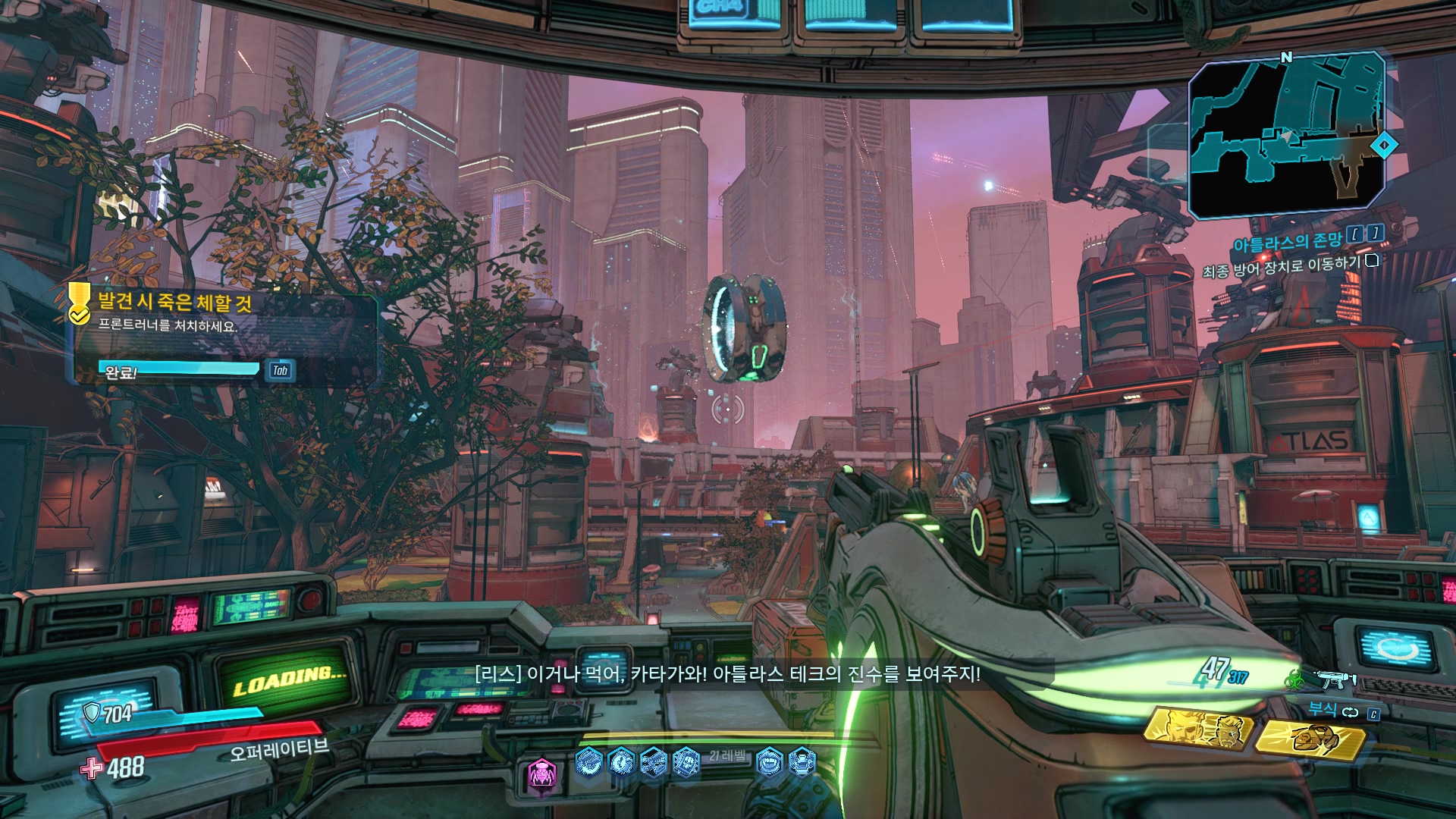Activate the gold two-faces action skill
1456x819 pixels.
point(1197,730)
